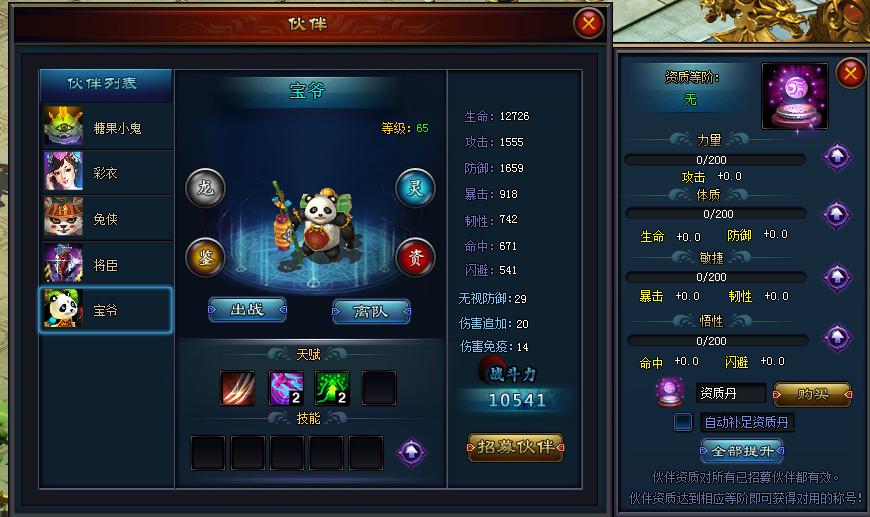Select 宝爷 the panda companion row
Screen dimensions: 870x517
(x=106, y=311)
